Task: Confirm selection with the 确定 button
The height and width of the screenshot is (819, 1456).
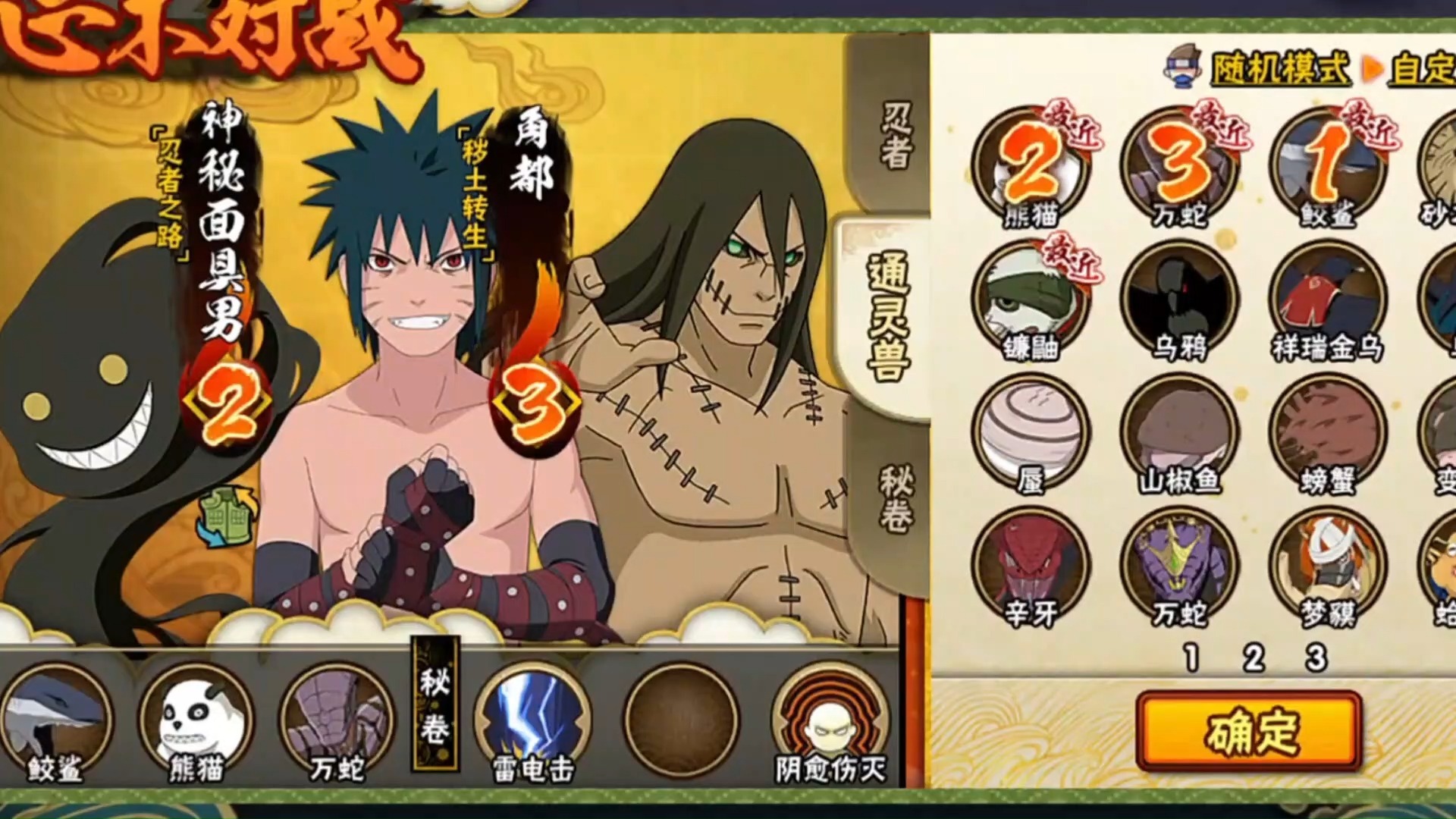Action: 1249,730
